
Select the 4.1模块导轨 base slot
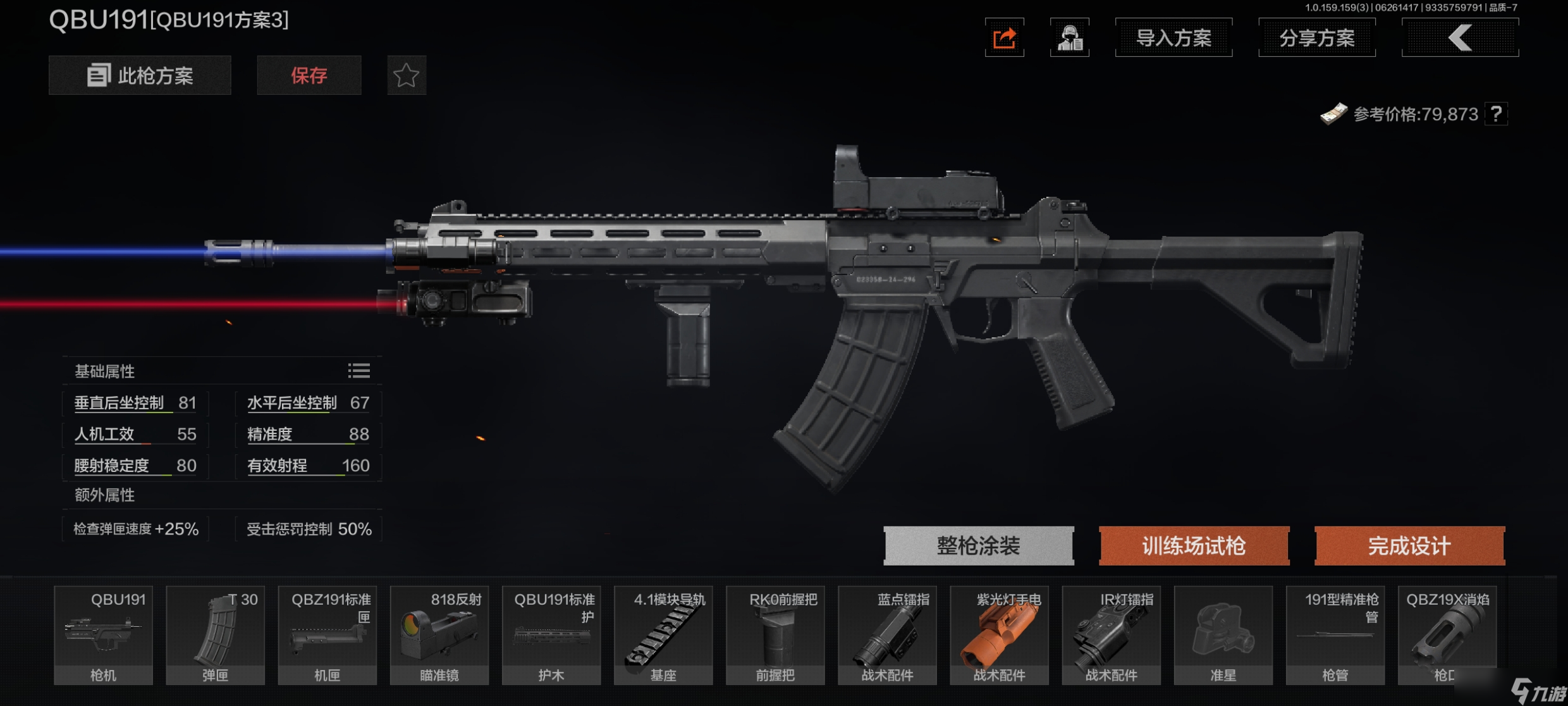(663, 635)
